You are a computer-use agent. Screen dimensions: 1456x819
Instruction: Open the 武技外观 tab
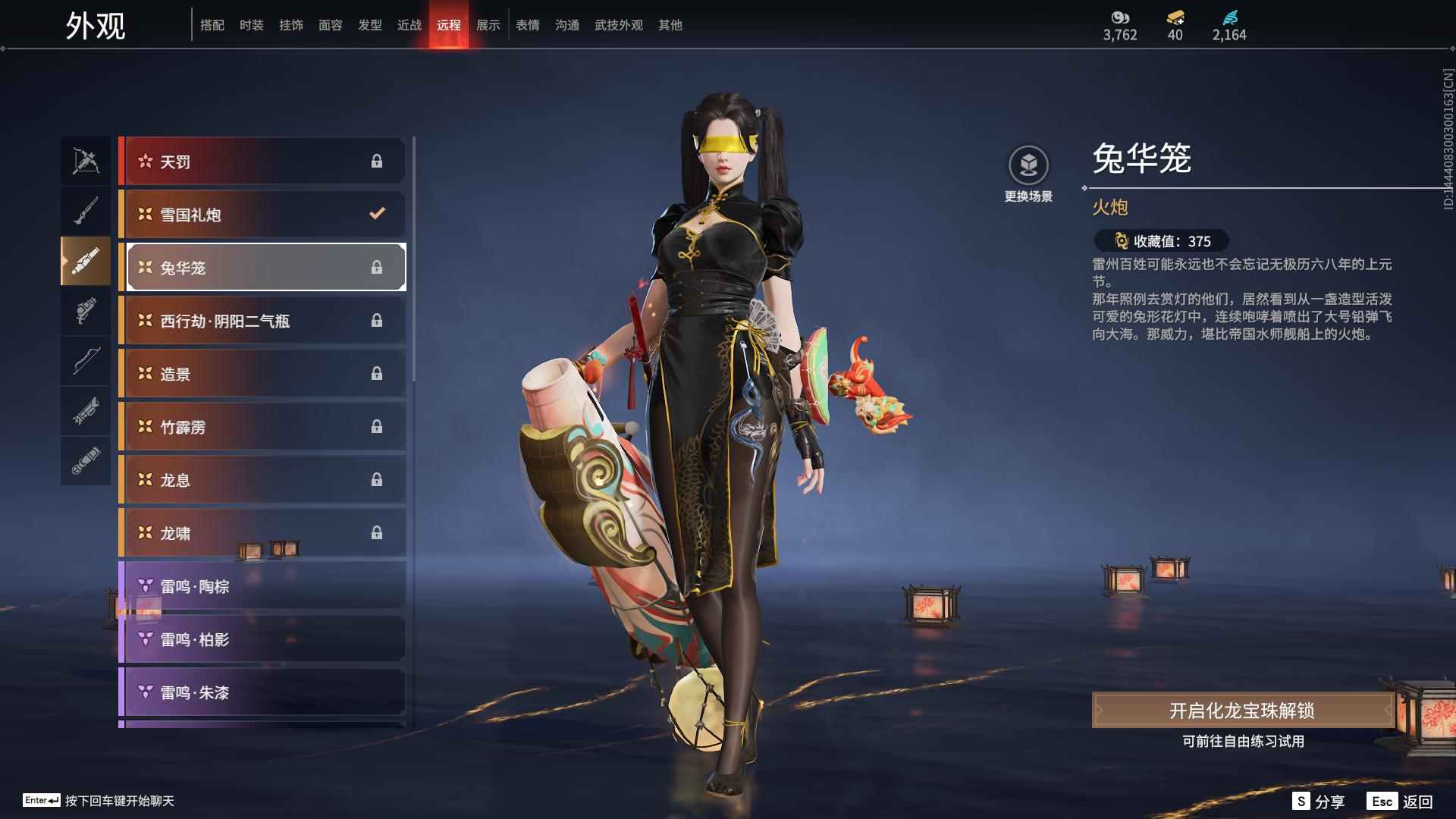[x=618, y=24]
